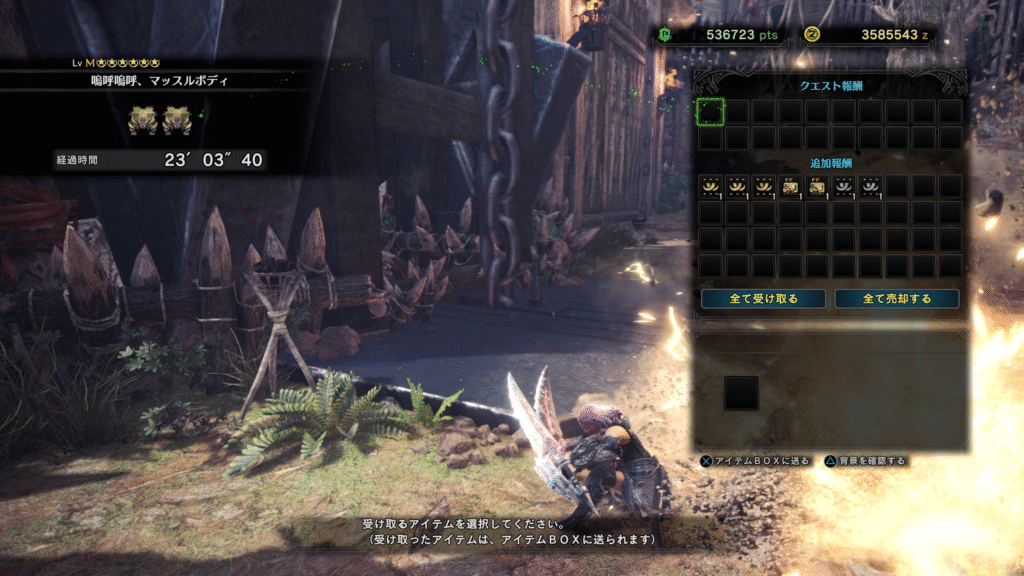Select the first golden ticket reward item
Viewport: 1024px width, 576px height.
[790, 186]
